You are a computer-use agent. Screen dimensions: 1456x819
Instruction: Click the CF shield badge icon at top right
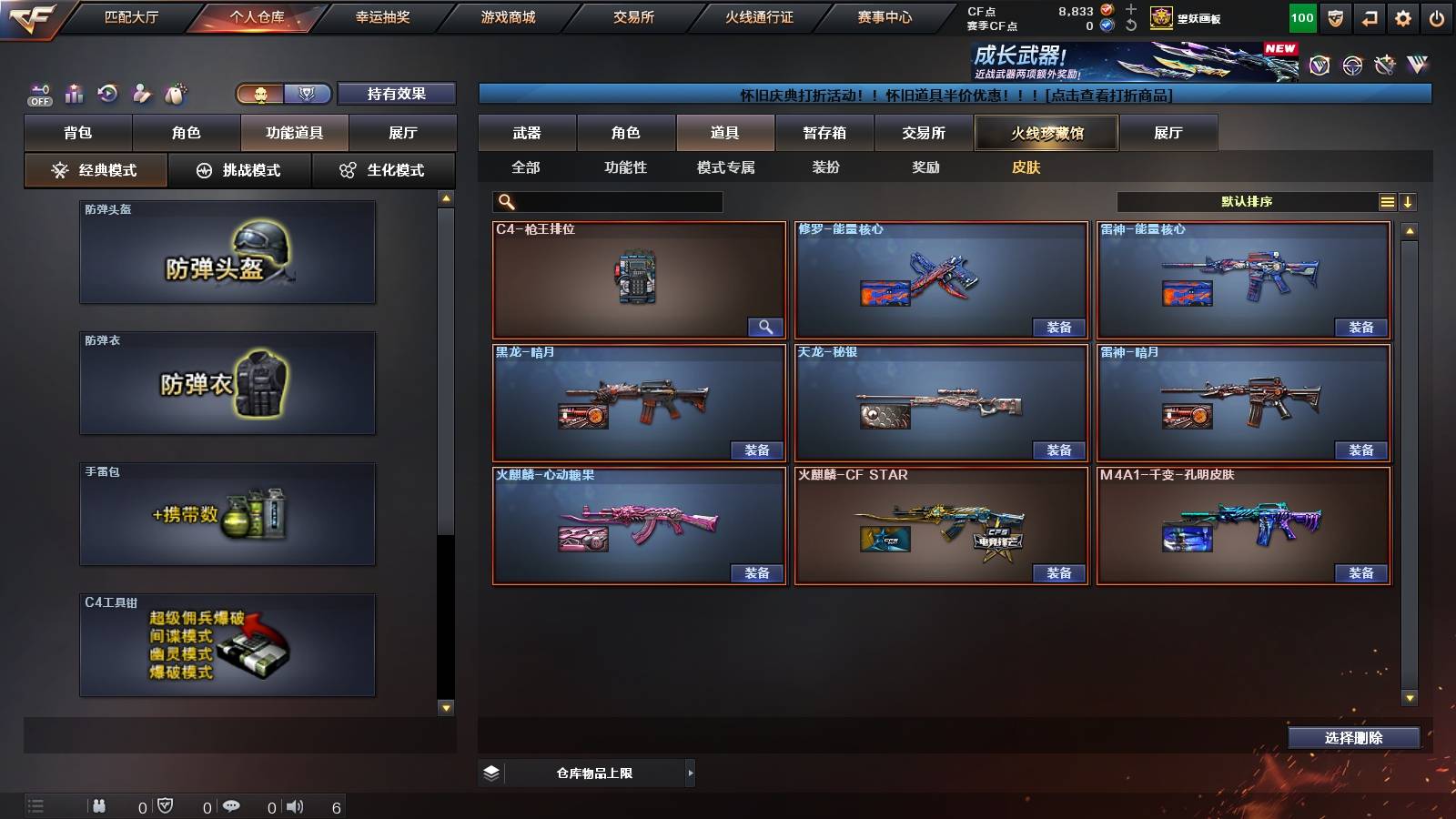tap(1335, 17)
